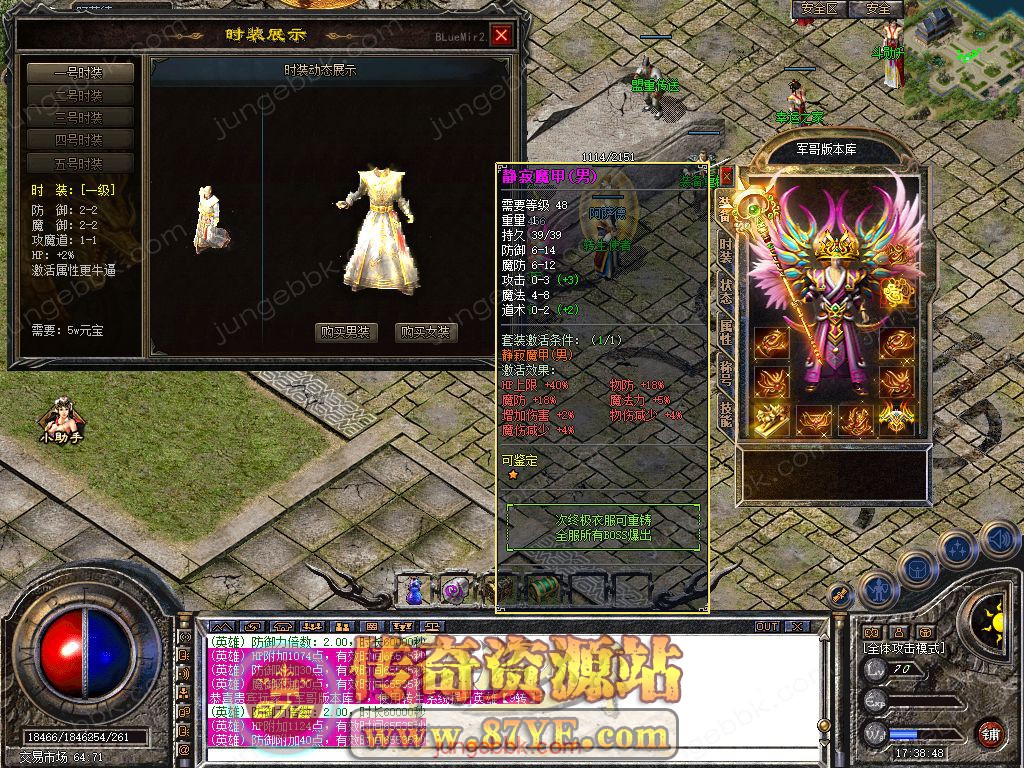
Task: Show the 属性 attributes tab
Action: [726, 332]
